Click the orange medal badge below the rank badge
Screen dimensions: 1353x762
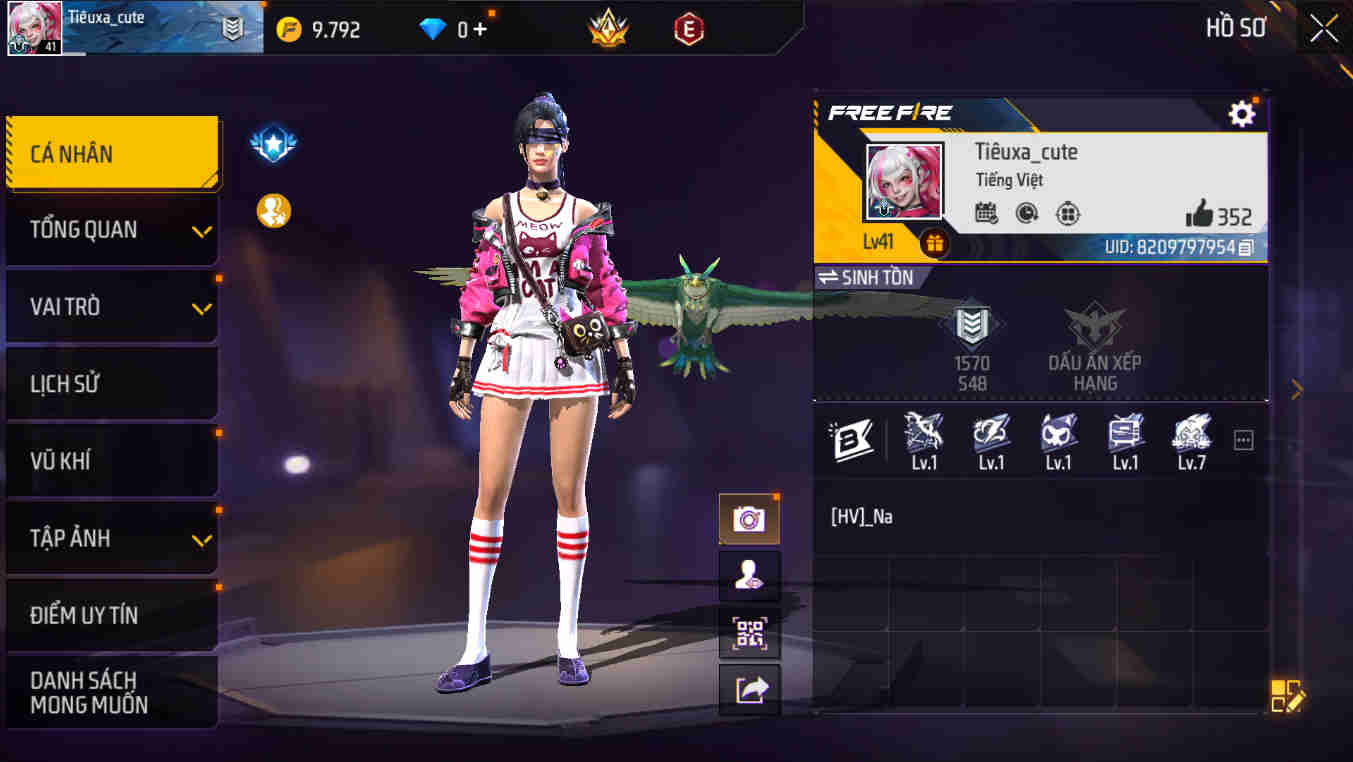(272, 211)
